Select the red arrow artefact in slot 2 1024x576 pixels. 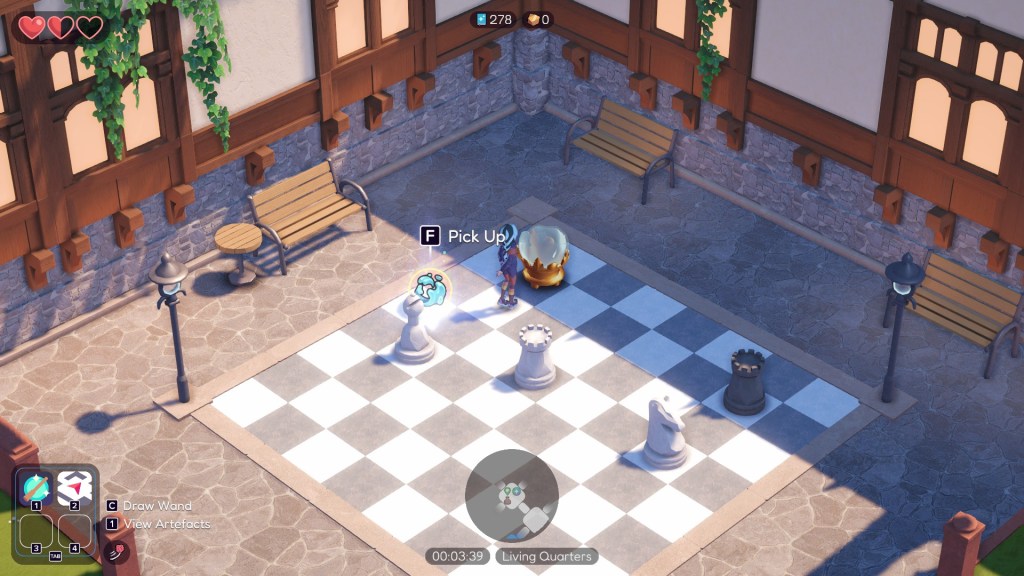76,487
